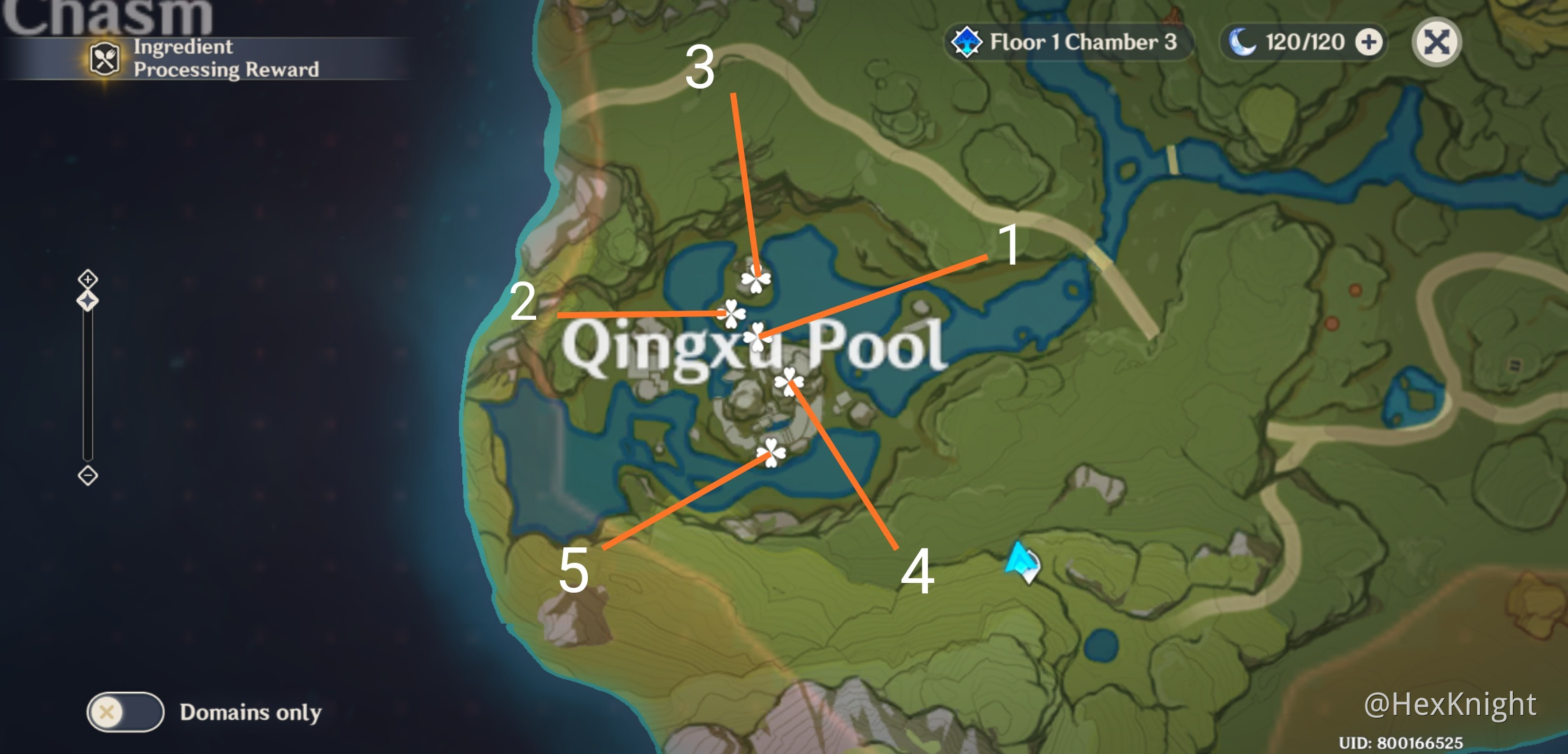Image resolution: width=1568 pixels, height=754 pixels.
Task: Click the plus button beside 120/120
Action: pos(1370,42)
